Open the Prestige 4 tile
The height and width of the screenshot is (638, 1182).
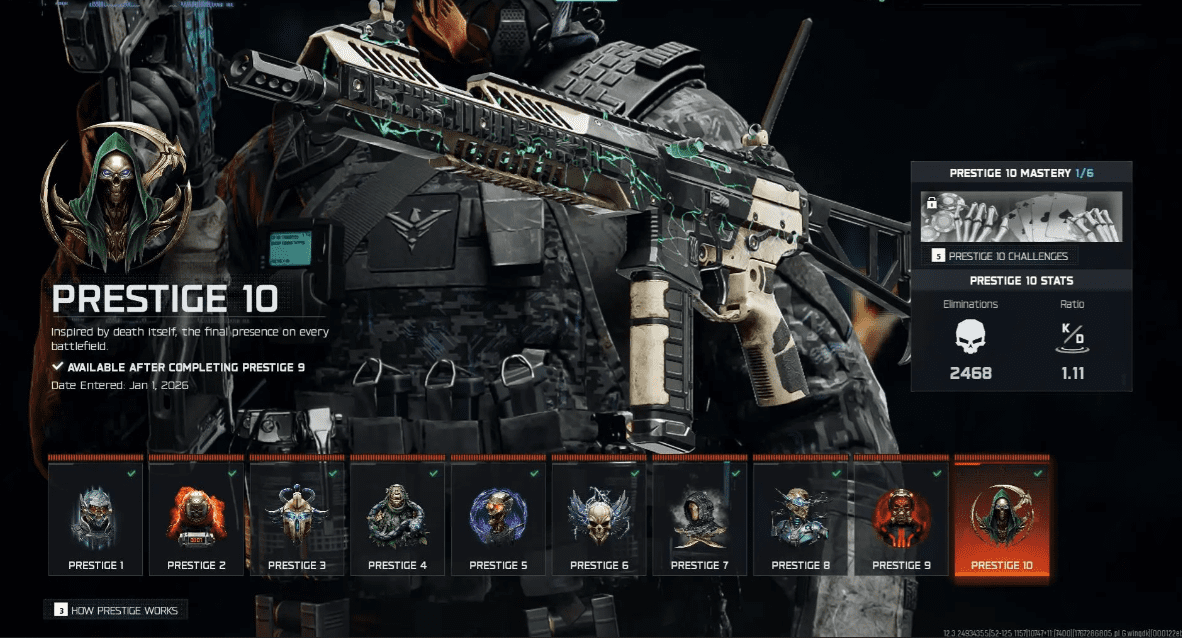pyautogui.click(x=398, y=518)
